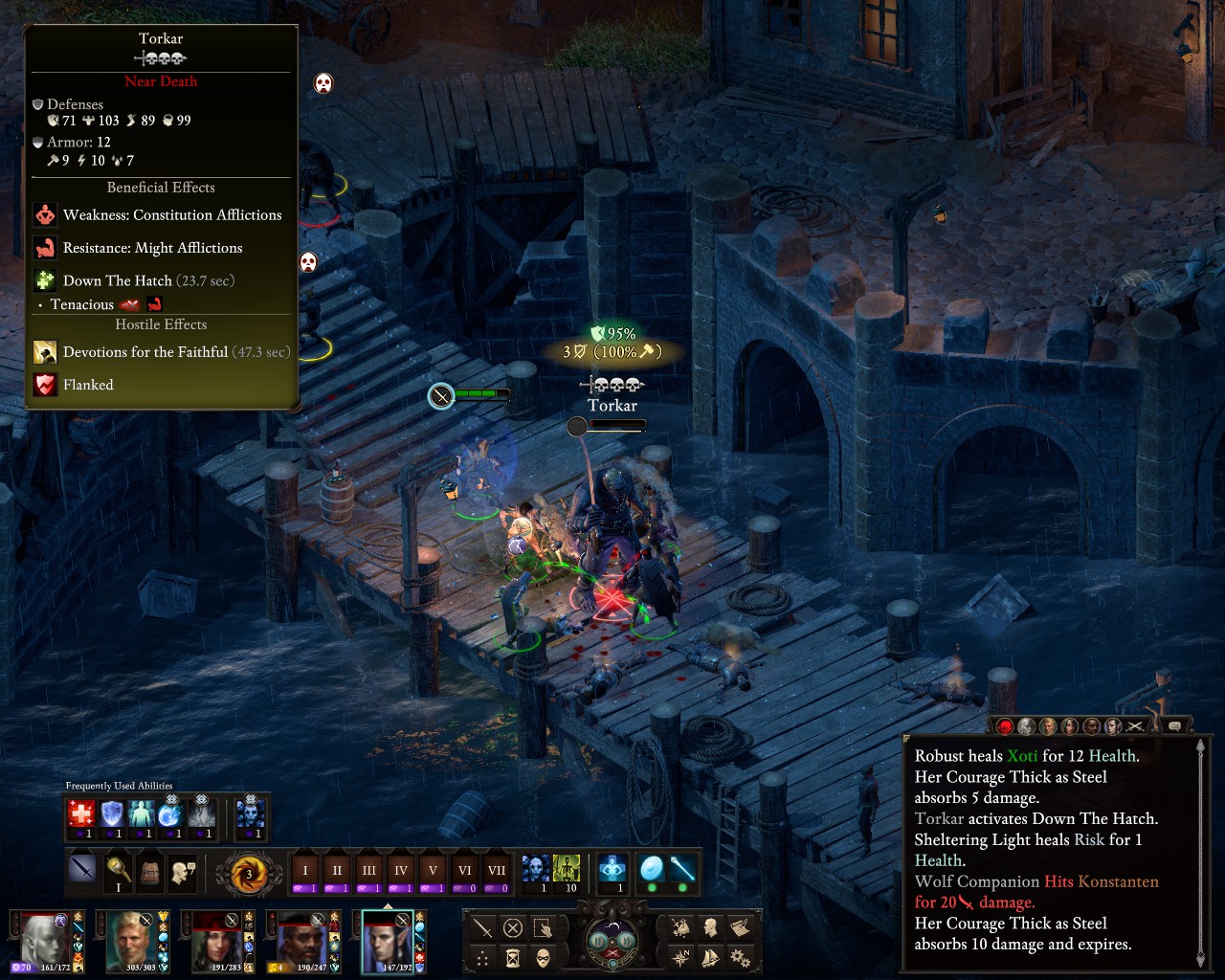Screen dimensions: 1225x980
Task: Filter combat log by red skull icon
Action: pyautogui.click(x=1005, y=726)
